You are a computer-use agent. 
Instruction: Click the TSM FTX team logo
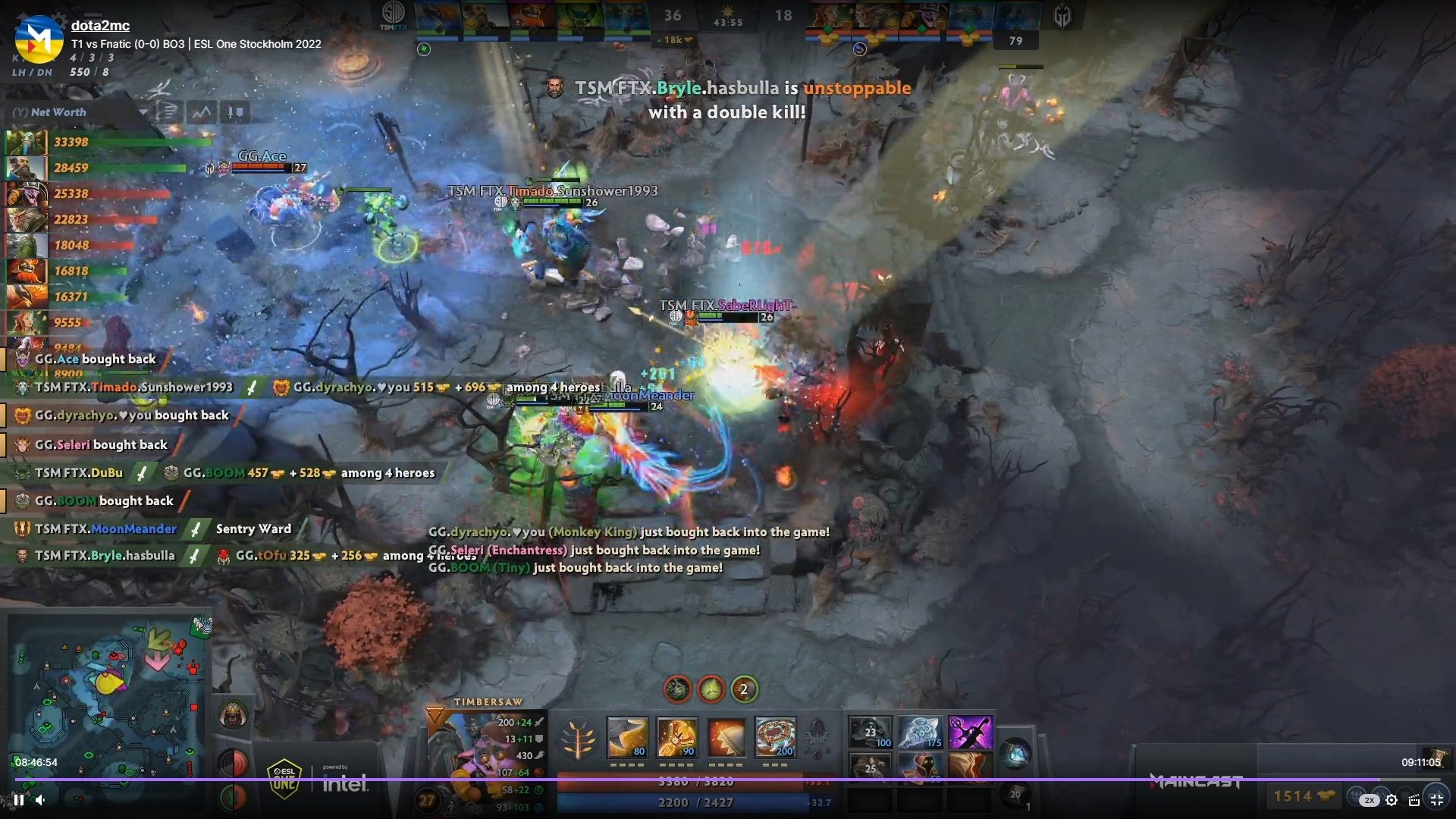pos(393,14)
